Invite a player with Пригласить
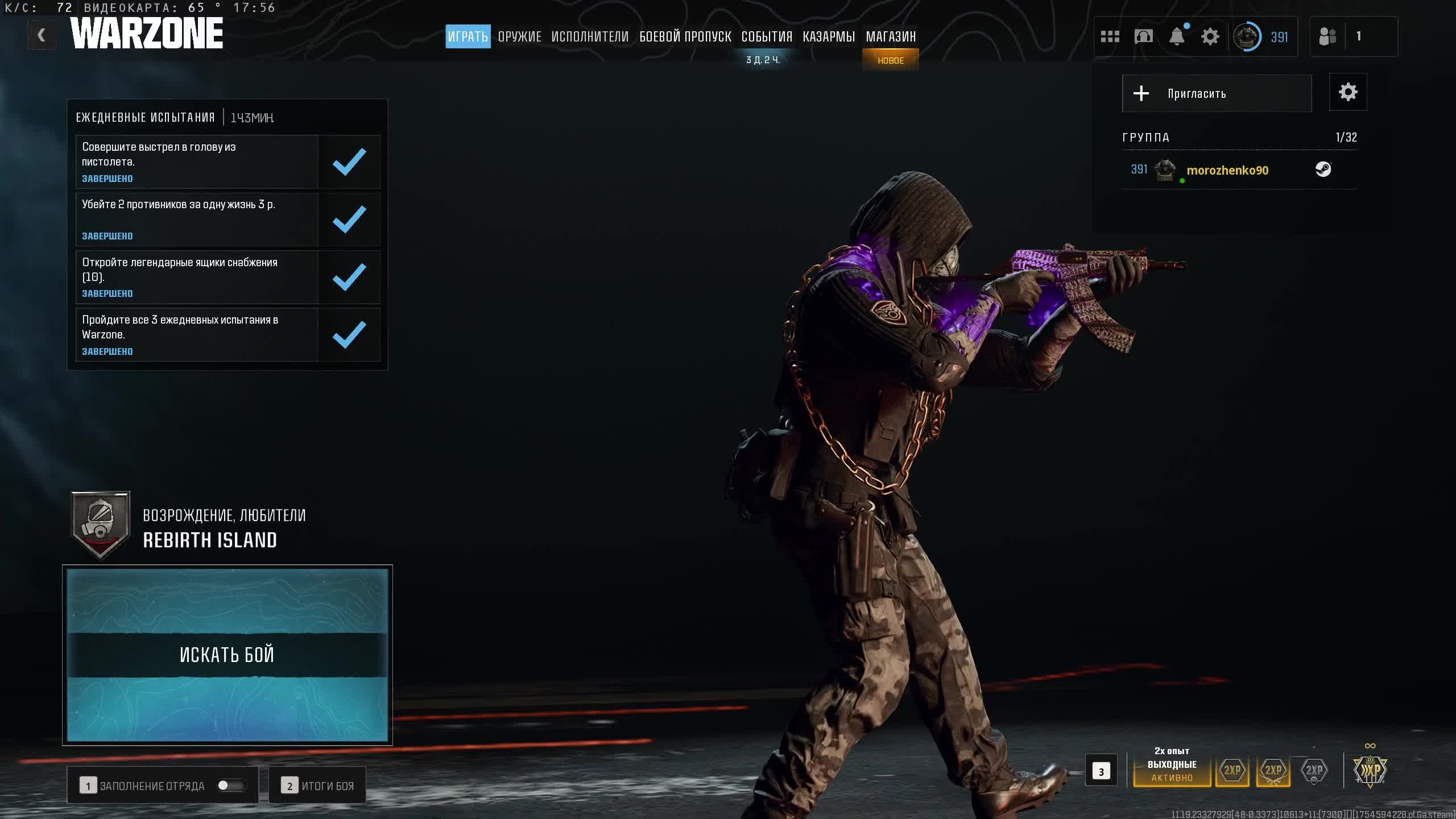1456x819 pixels. [1217, 93]
